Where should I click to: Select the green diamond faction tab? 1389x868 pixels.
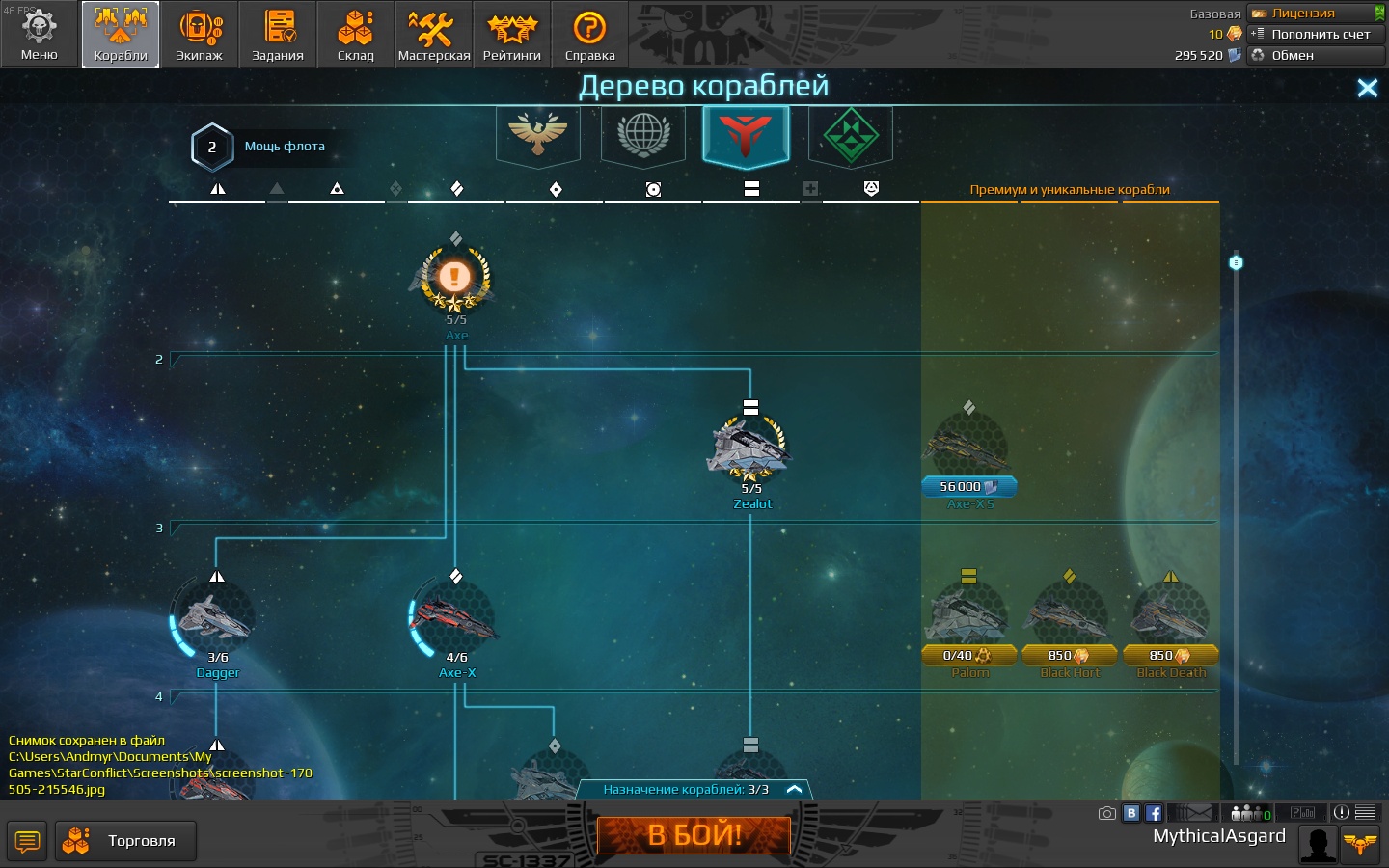pyautogui.click(x=850, y=134)
